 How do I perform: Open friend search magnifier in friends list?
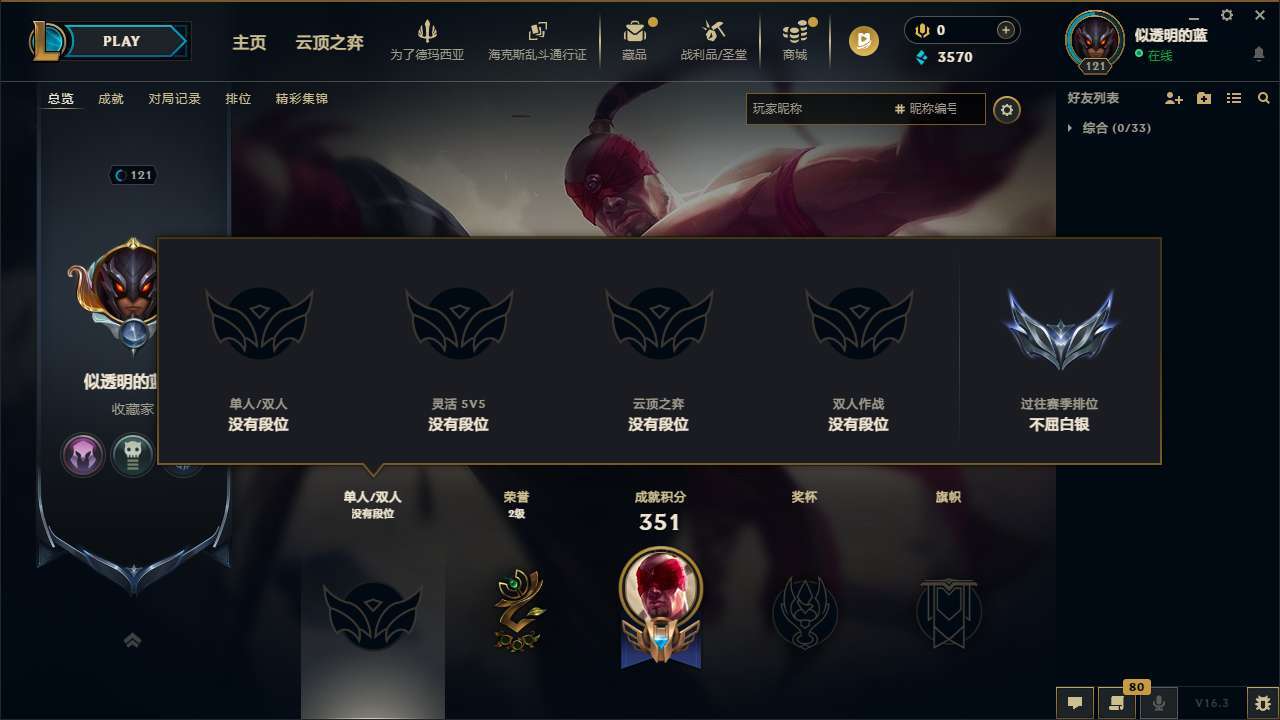point(1264,98)
